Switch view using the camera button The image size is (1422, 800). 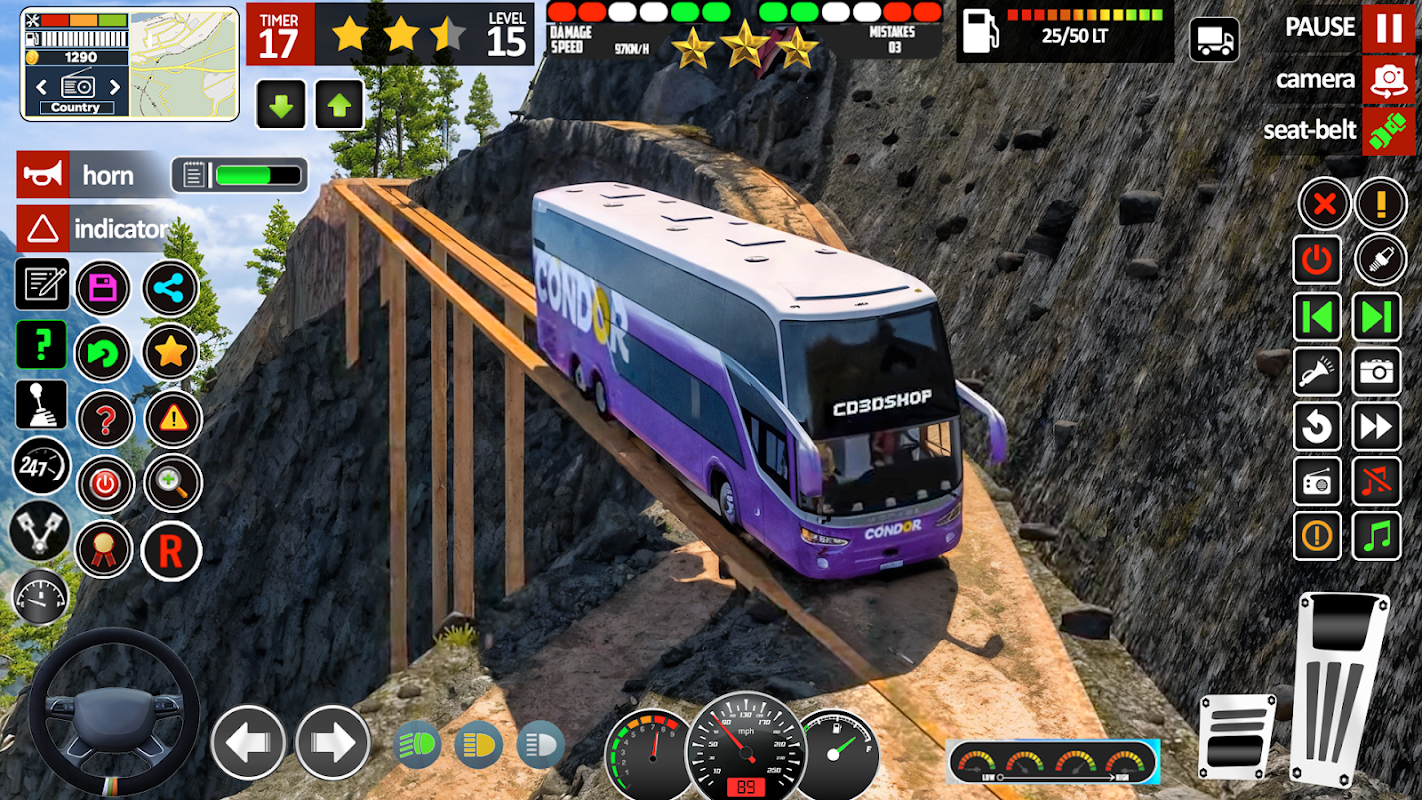(1388, 80)
